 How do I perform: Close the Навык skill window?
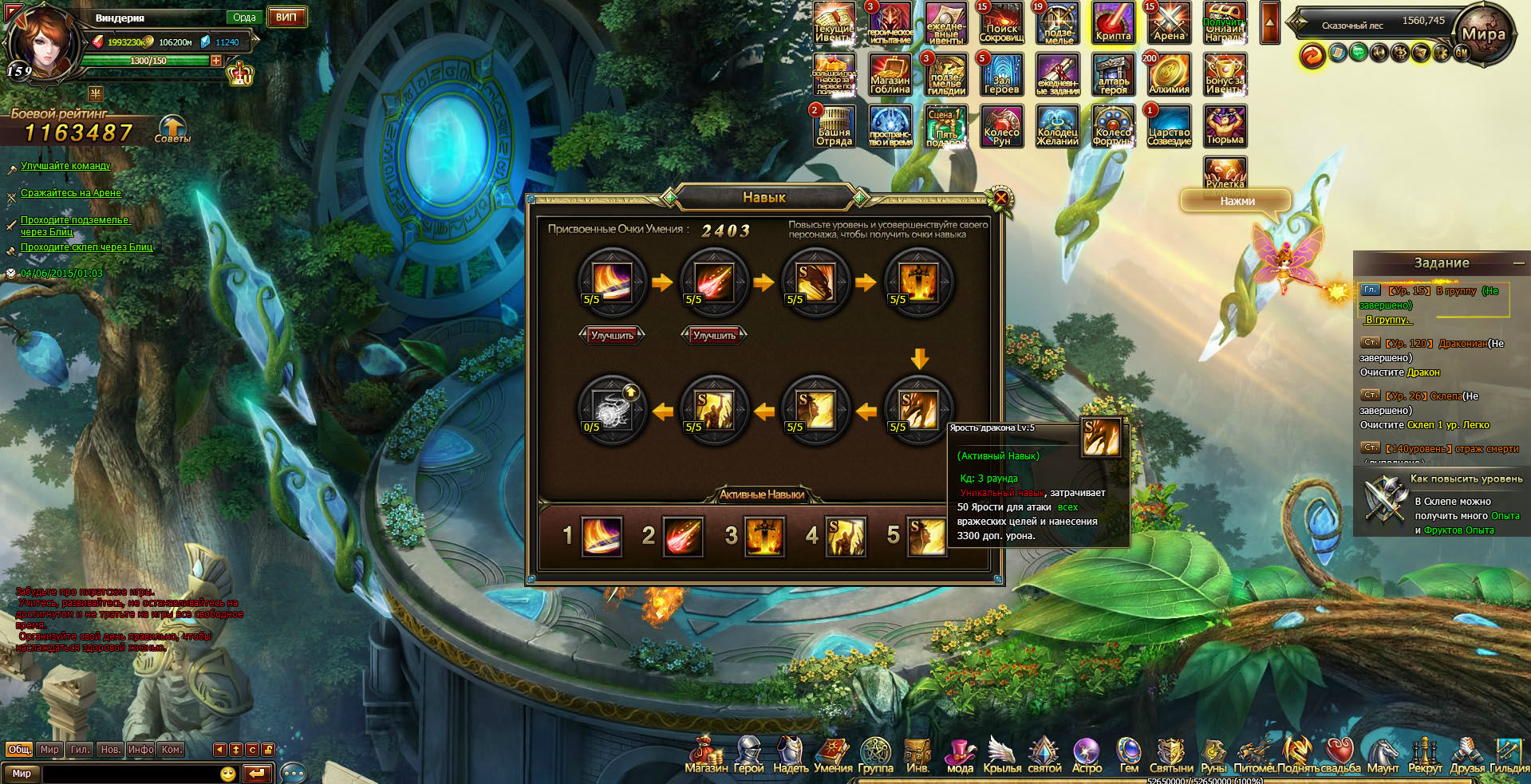1000,197
